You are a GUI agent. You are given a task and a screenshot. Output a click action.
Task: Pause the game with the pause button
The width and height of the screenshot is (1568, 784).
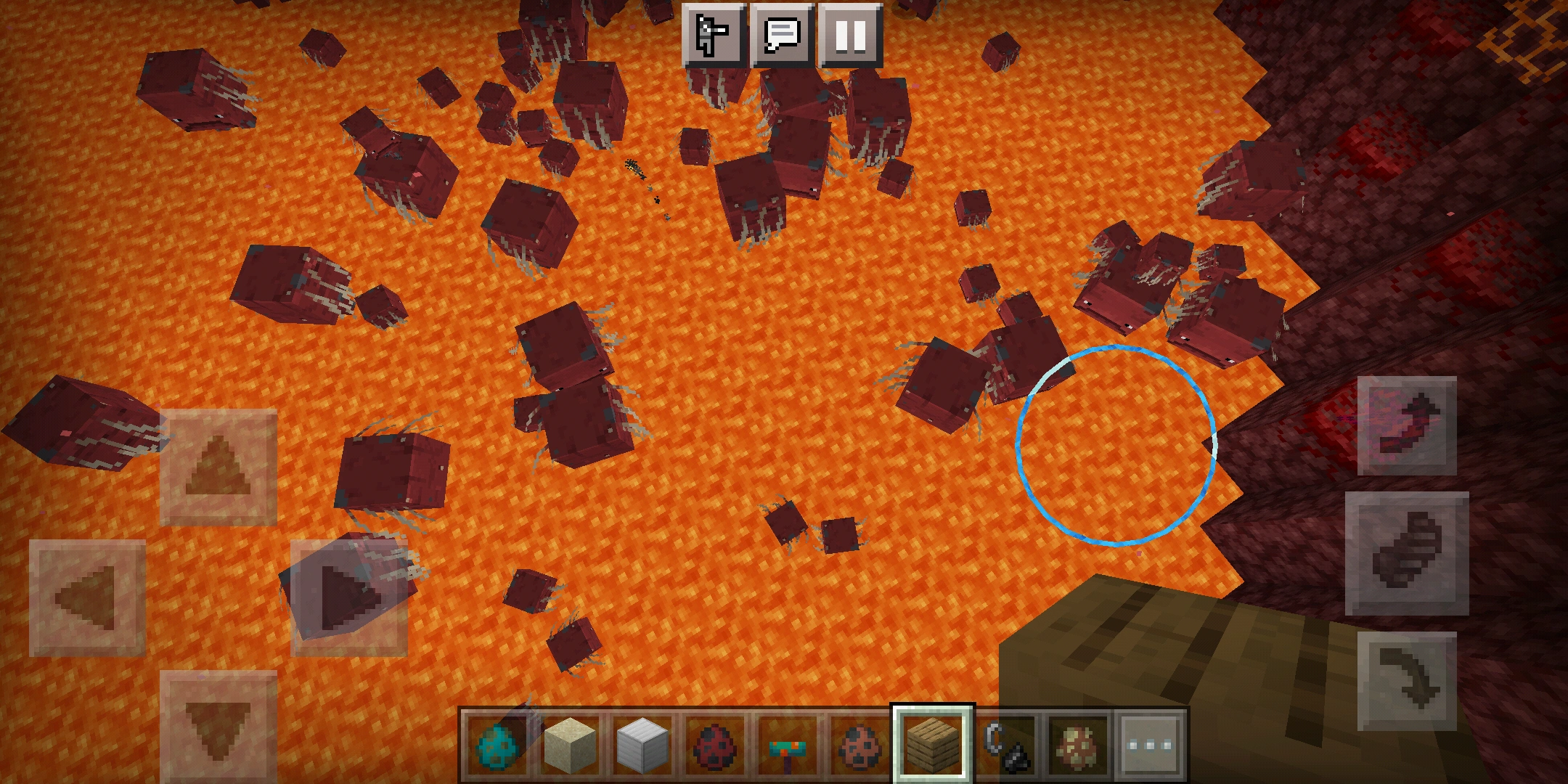tap(851, 34)
